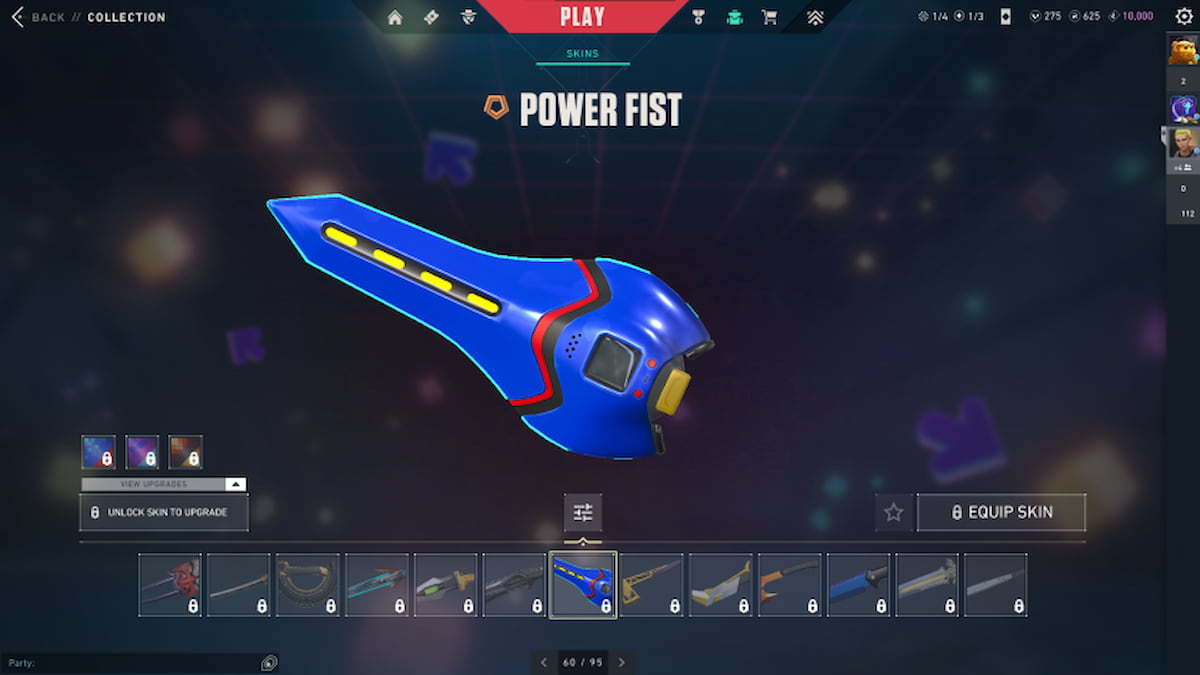Image resolution: width=1200 pixels, height=675 pixels.
Task: Go to the previous skin page arrow
Action: click(544, 662)
